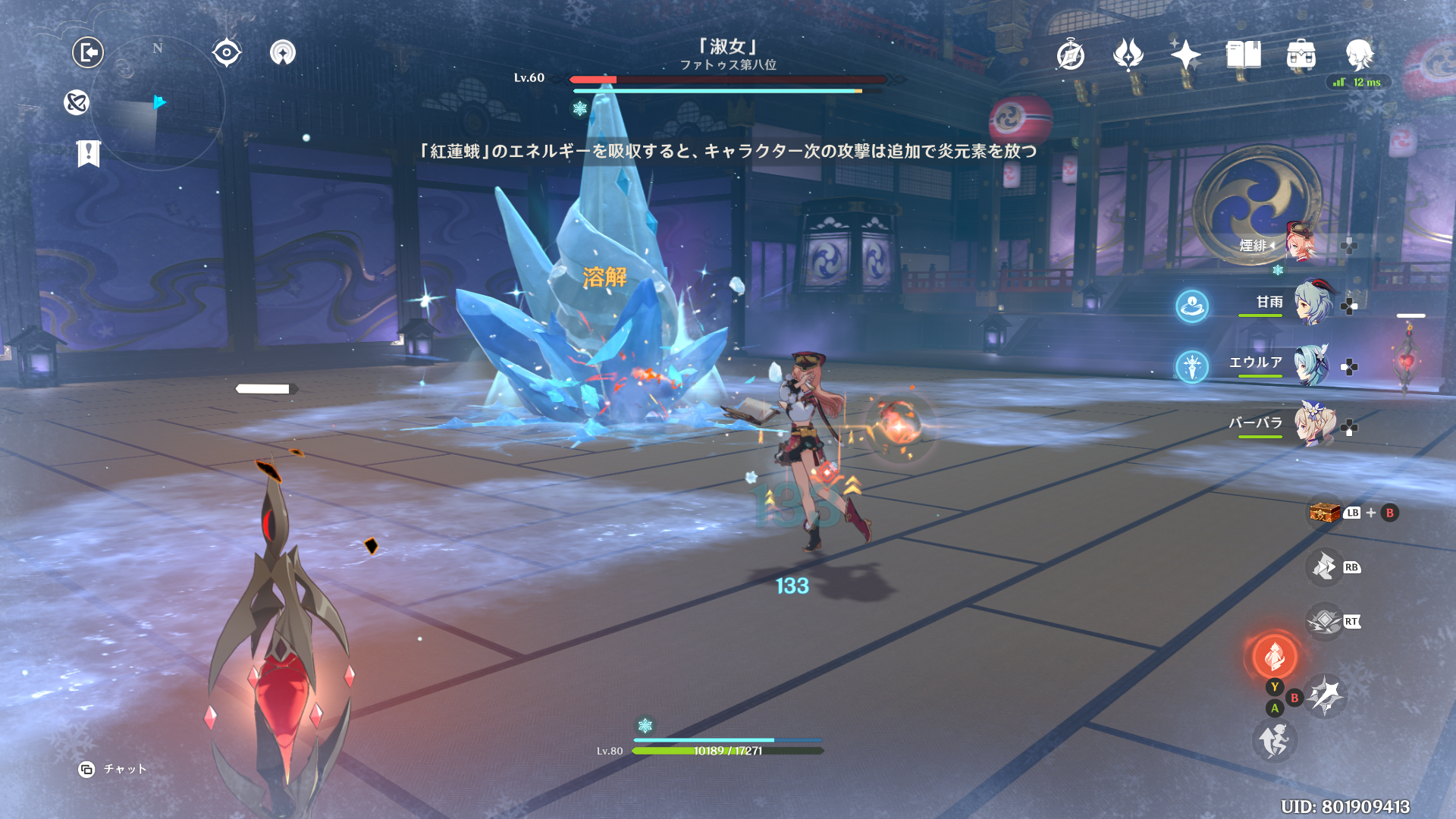Image resolution: width=1456 pixels, height=819 pixels.
Task: Activate the elemental burst icon
Action: pos(1326,695)
